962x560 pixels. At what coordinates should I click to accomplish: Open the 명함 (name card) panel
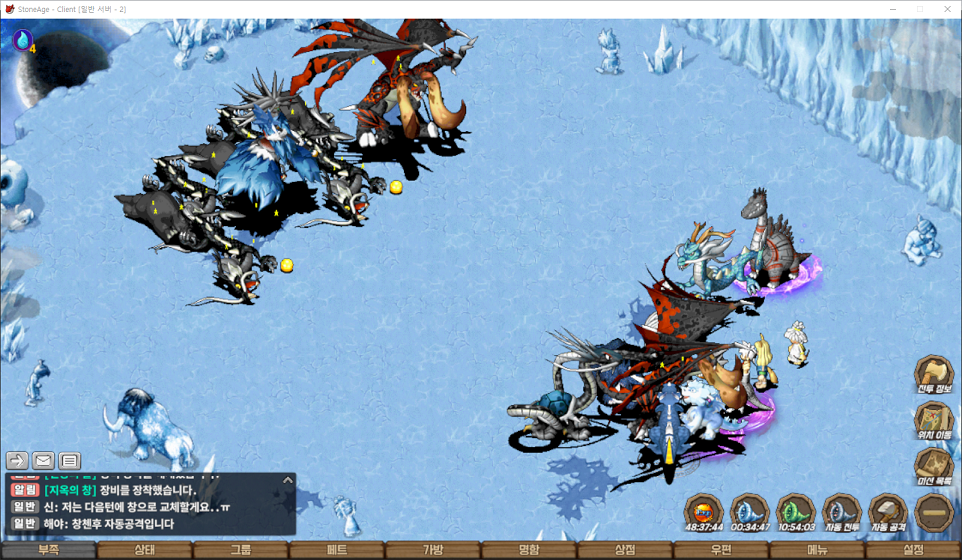[529, 550]
